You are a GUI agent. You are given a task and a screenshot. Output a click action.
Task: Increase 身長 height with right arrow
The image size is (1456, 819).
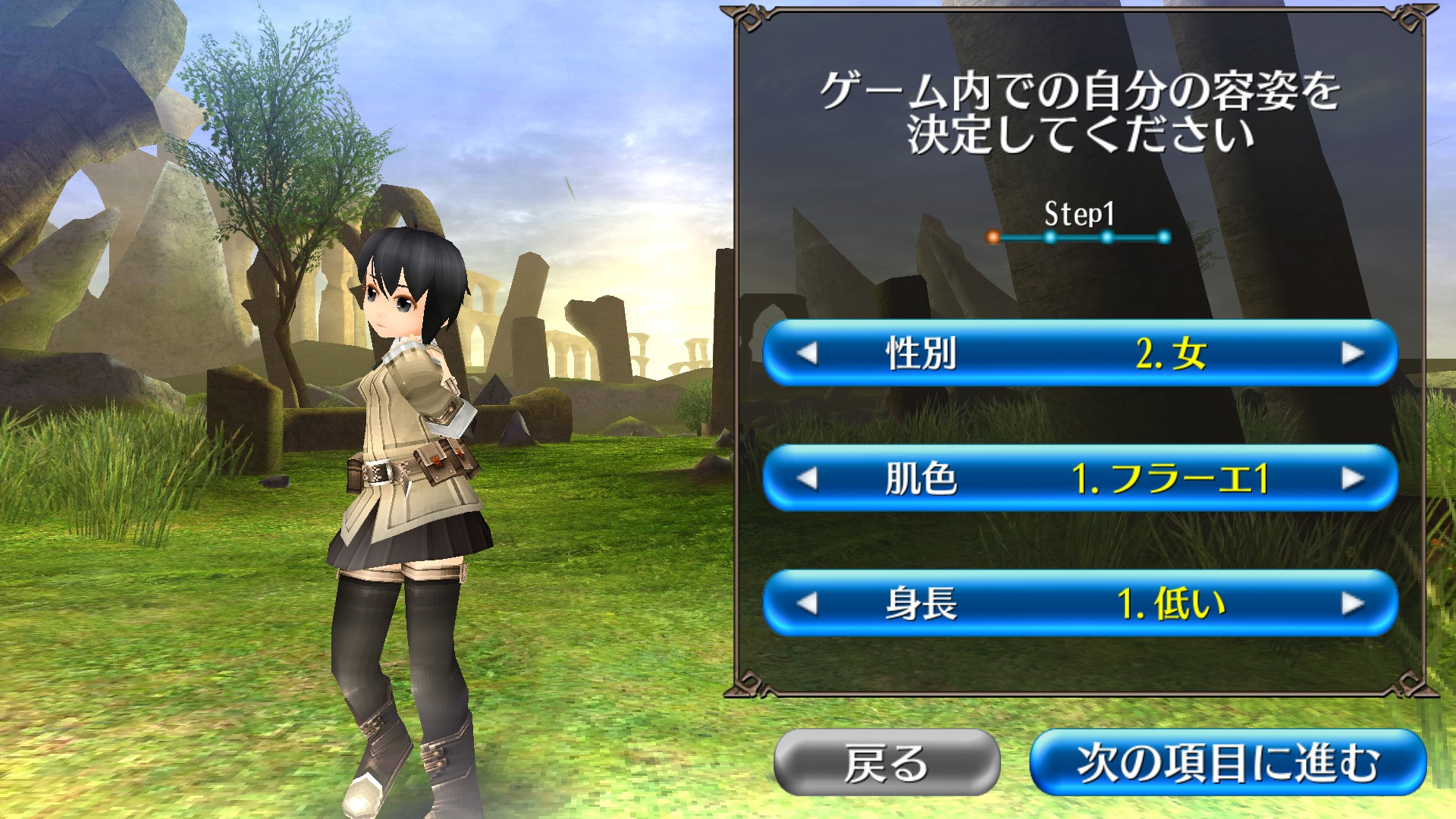coord(1352,604)
